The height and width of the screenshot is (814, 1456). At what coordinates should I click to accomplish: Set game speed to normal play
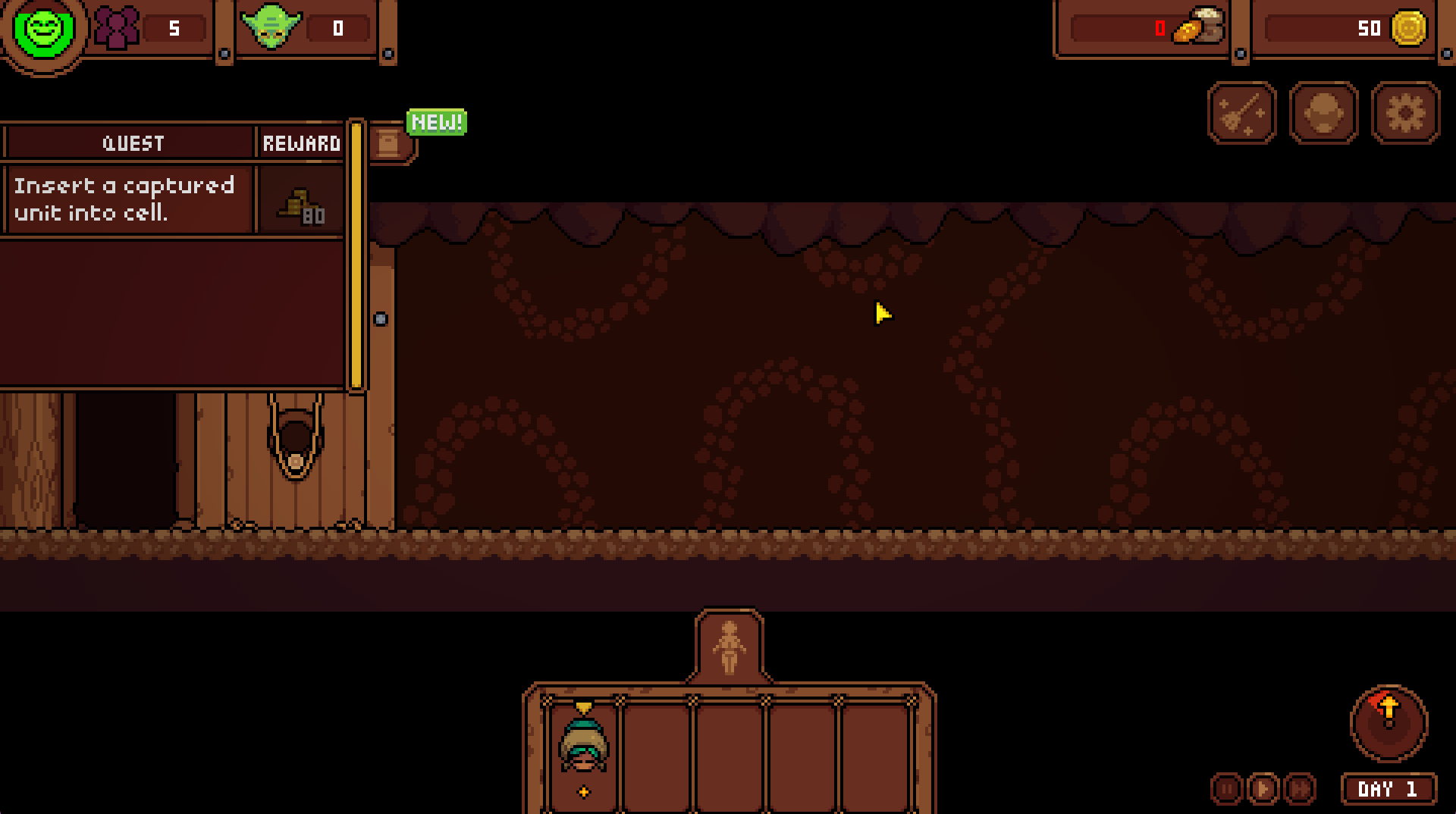(x=1263, y=789)
